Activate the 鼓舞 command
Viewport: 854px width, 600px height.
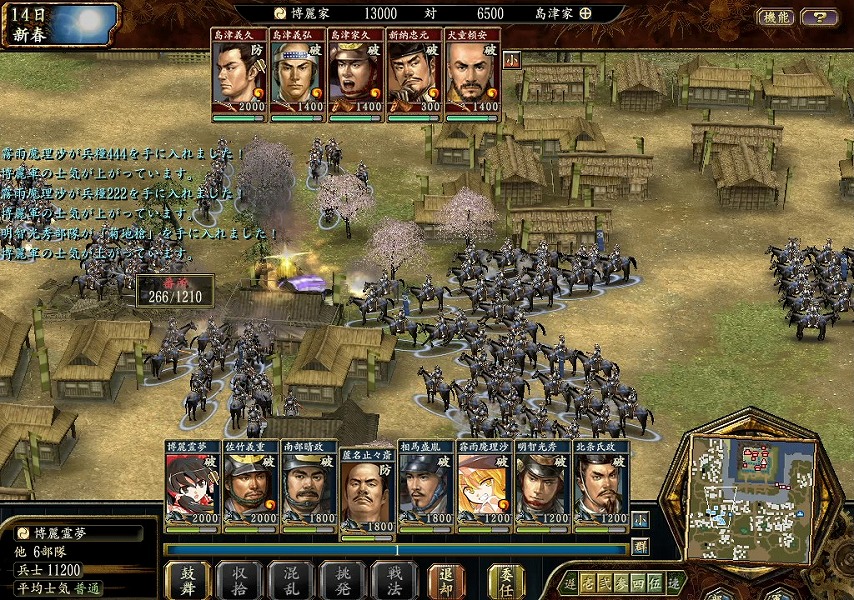click(187, 580)
